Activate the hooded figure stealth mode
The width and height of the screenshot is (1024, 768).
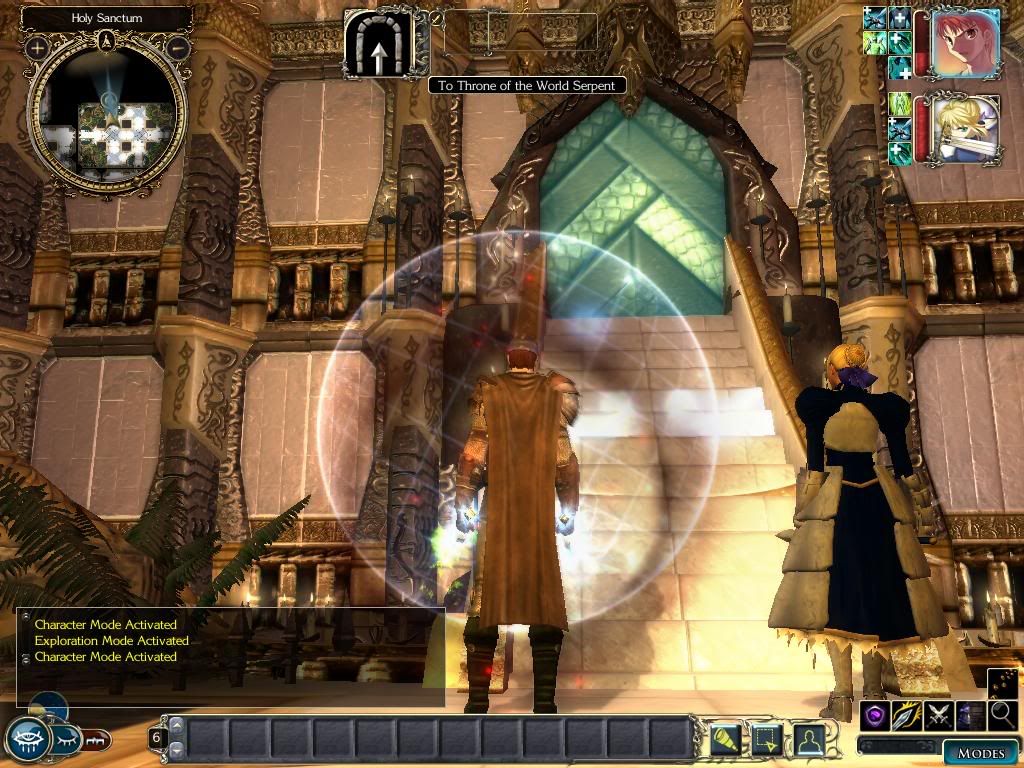coord(970,715)
